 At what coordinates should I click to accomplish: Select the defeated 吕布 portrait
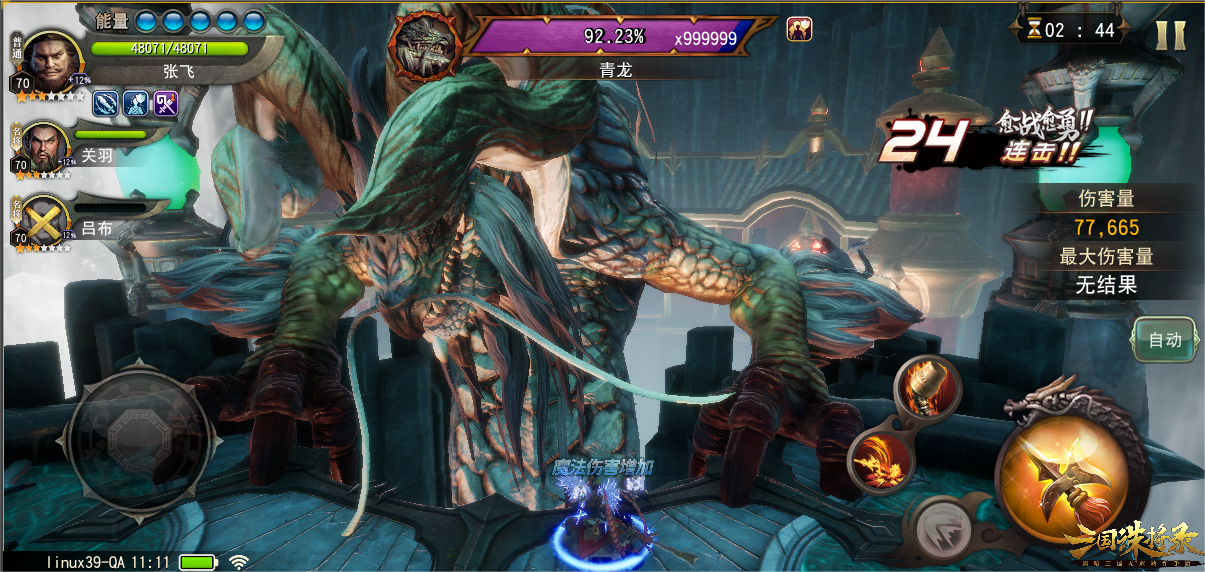pyautogui.click(x=44, y=220)
